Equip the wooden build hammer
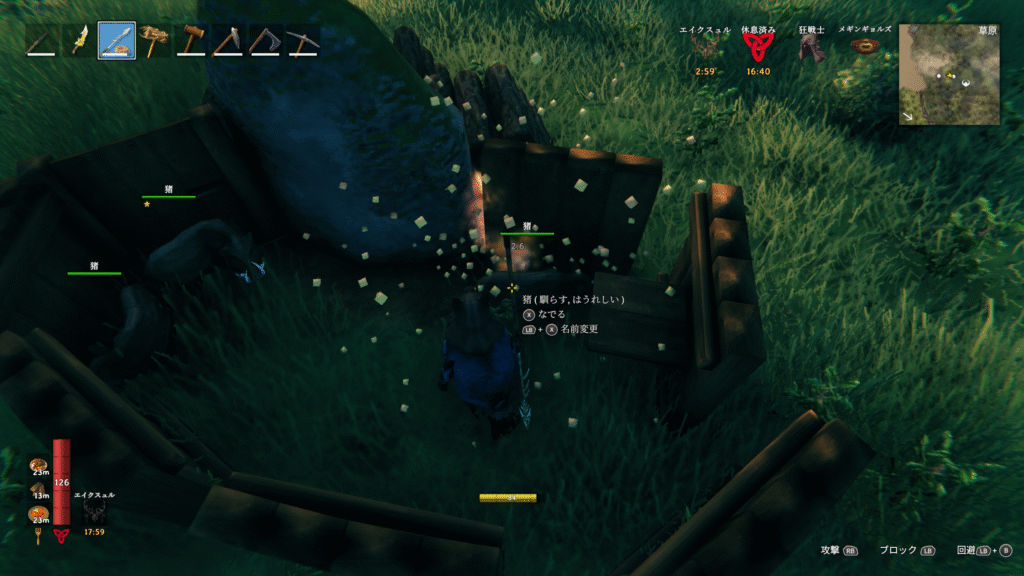Screen dimensions: 1024x576 191,40
